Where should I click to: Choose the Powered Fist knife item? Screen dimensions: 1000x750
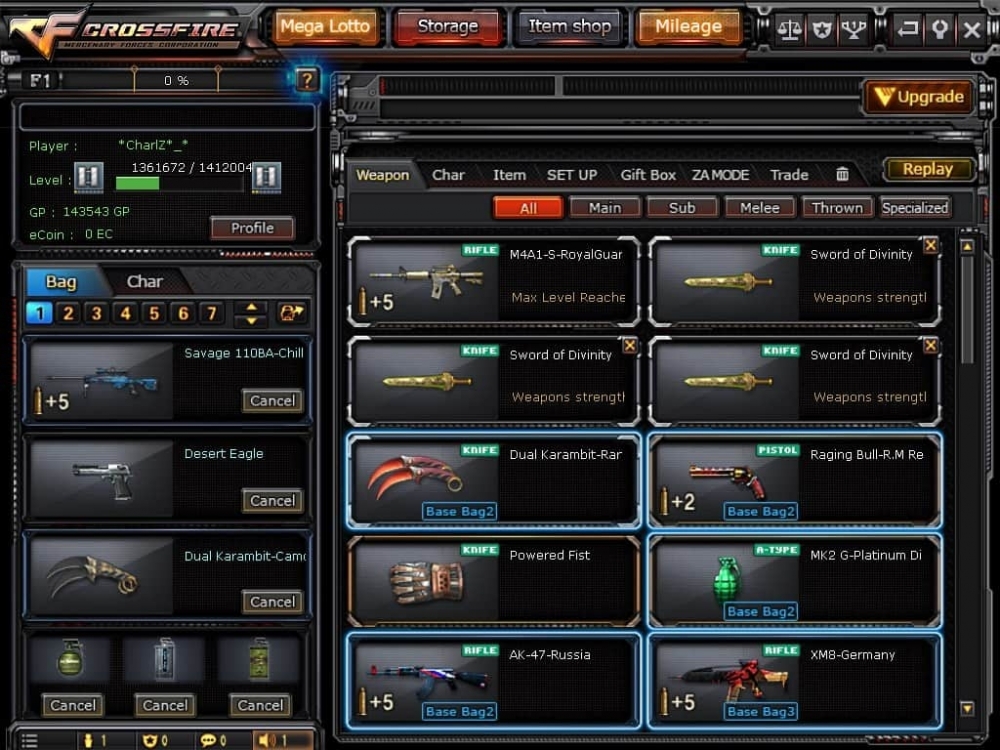494,581
